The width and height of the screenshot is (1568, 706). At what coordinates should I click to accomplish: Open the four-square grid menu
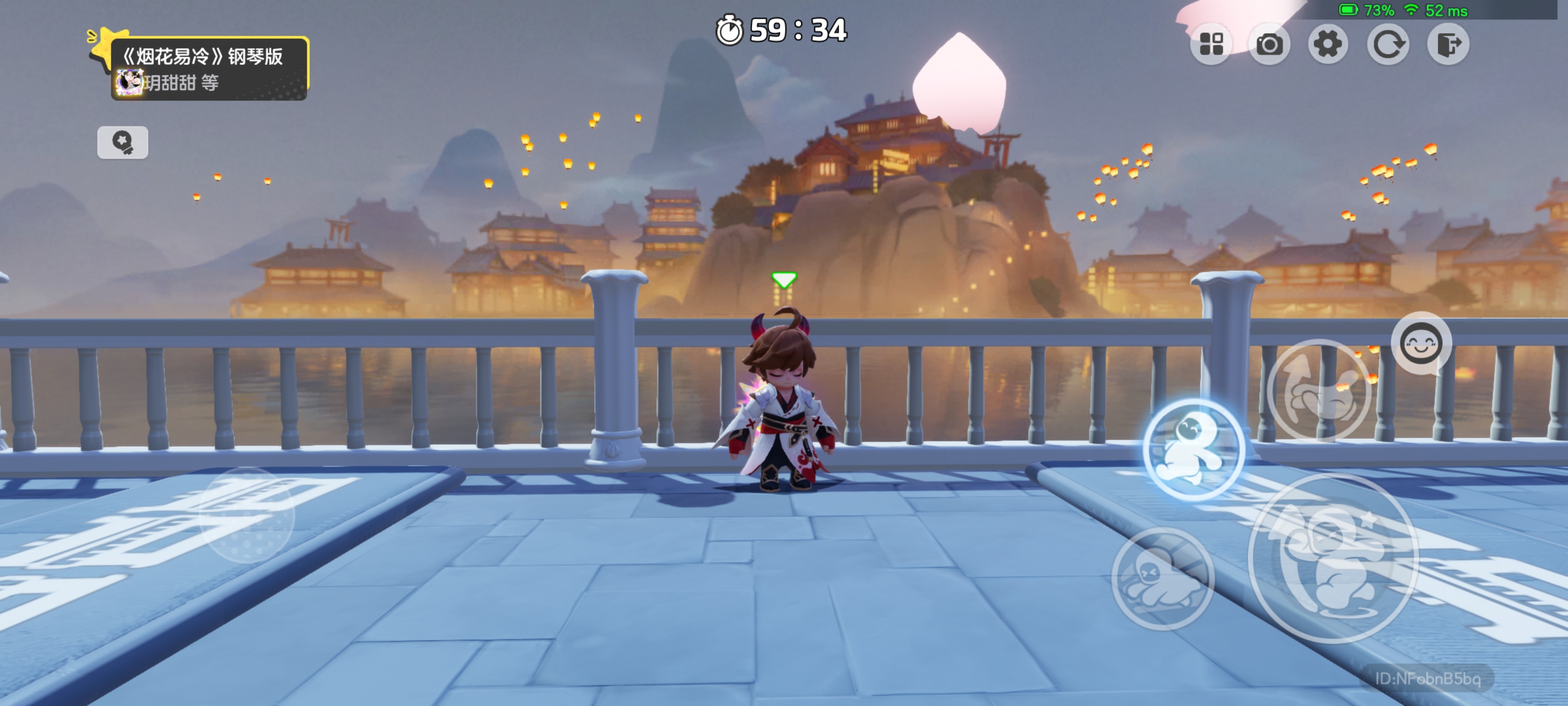(1211, 44)
